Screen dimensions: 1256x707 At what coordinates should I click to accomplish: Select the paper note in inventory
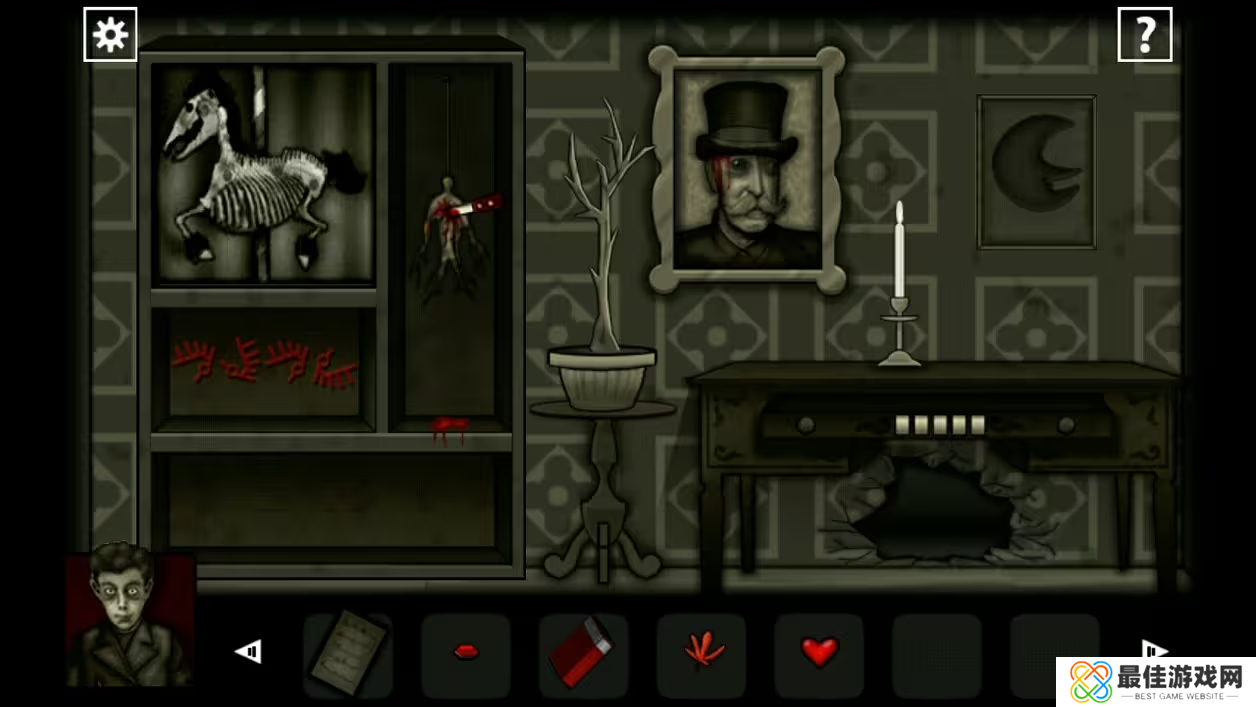[347, 653]
